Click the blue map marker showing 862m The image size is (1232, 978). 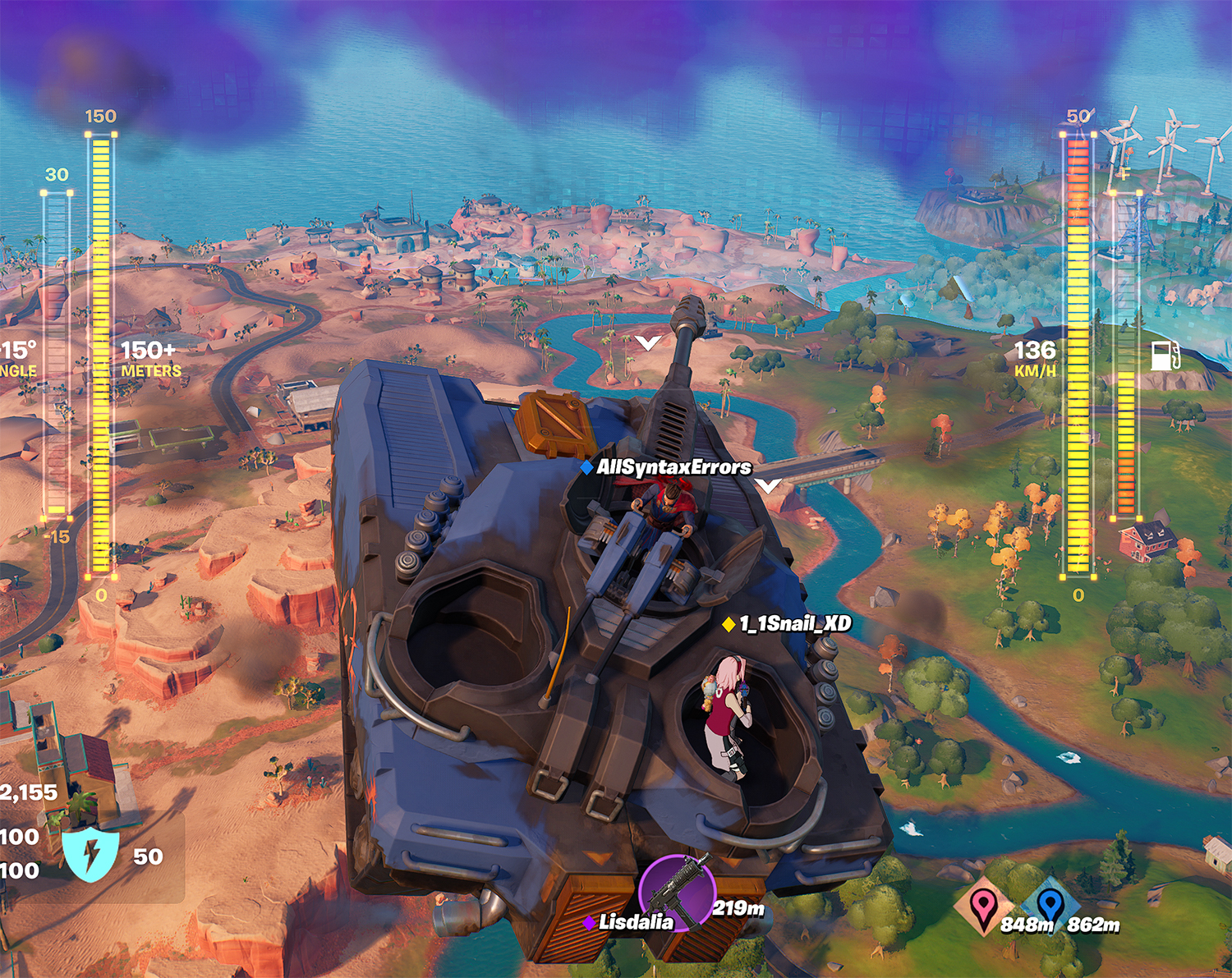(1052, 904)
